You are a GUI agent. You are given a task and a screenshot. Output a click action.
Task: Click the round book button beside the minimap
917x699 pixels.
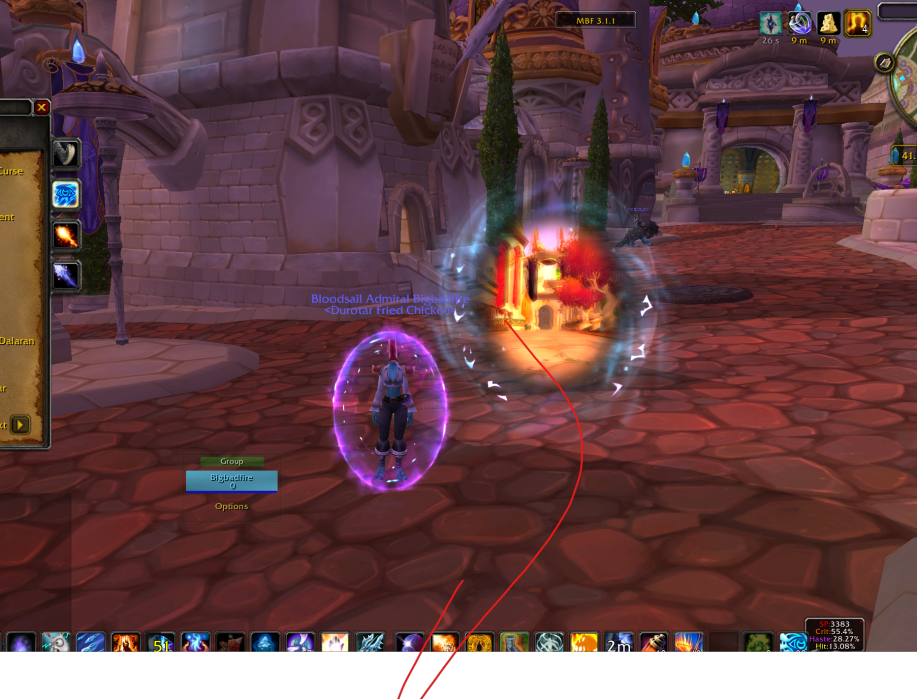[x=884, y=62]
